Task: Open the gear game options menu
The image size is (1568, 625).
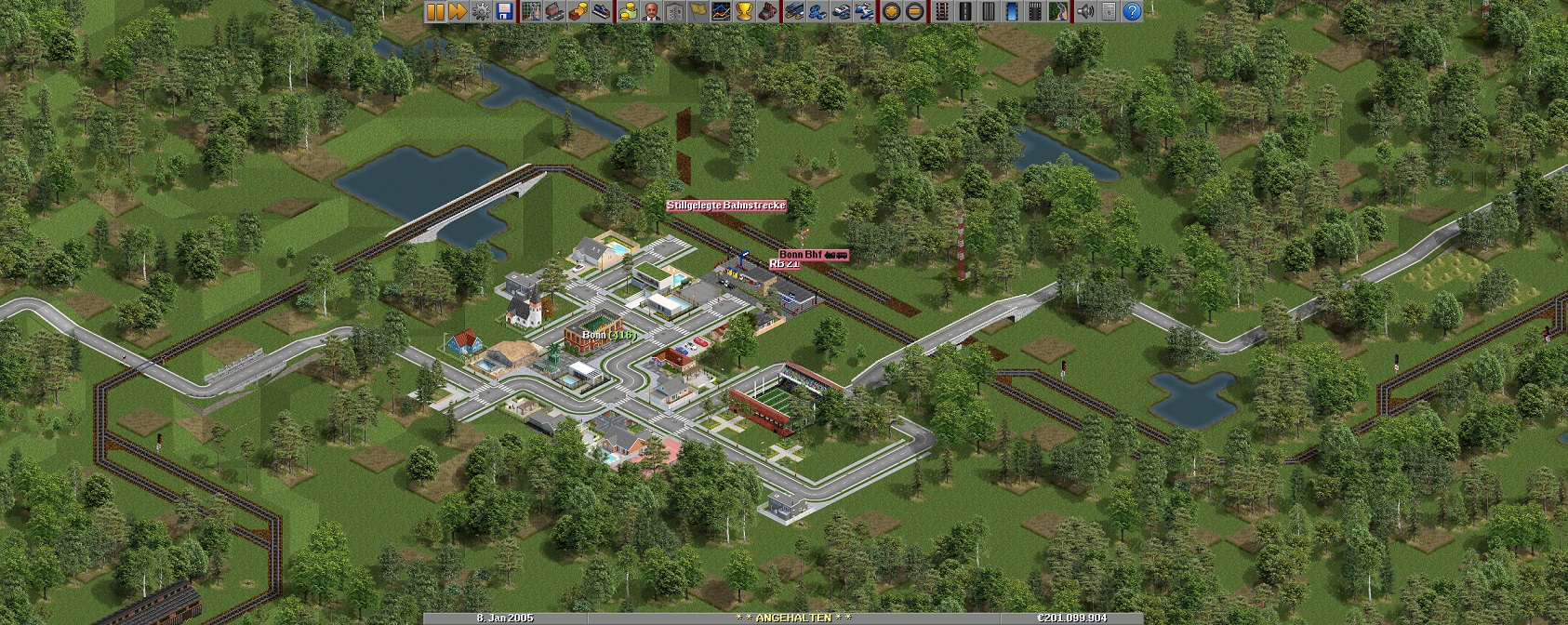Action: tap(481, 11)
